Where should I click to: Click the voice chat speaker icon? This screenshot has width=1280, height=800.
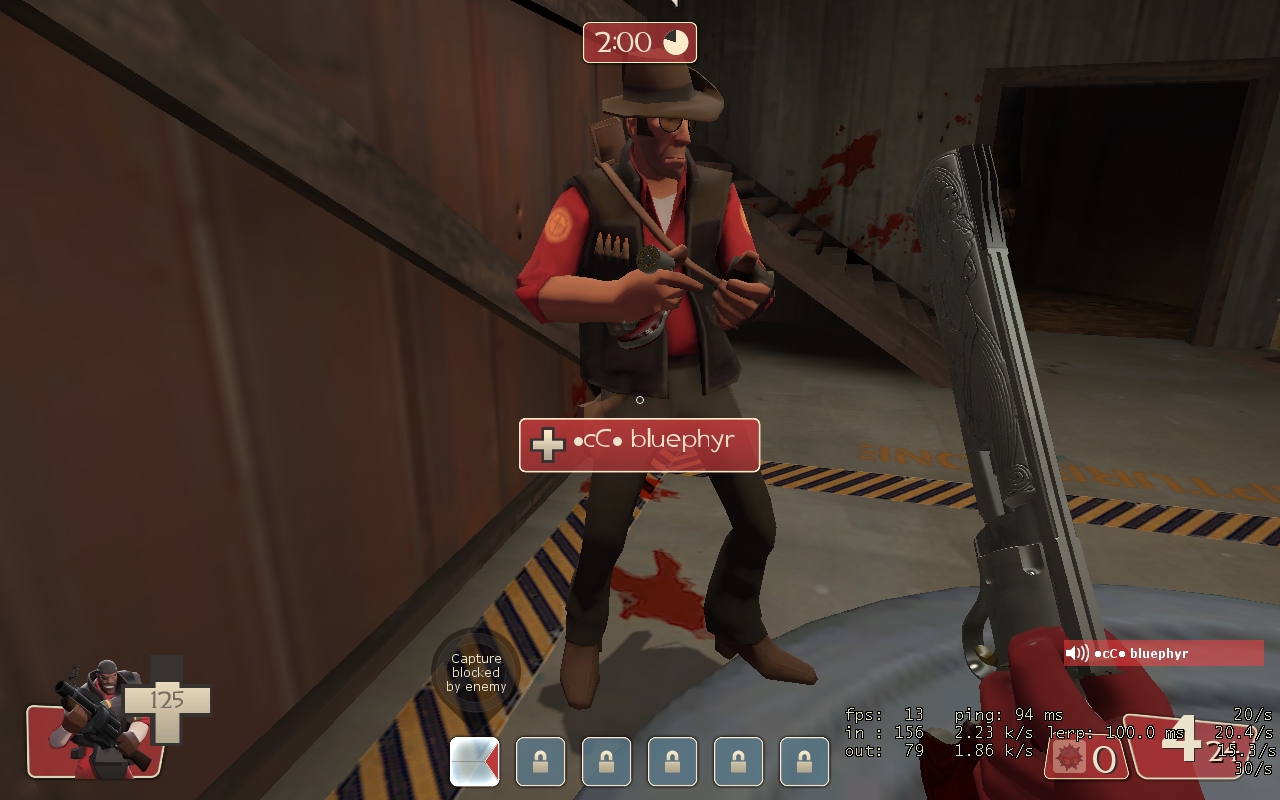[1079, 653]
